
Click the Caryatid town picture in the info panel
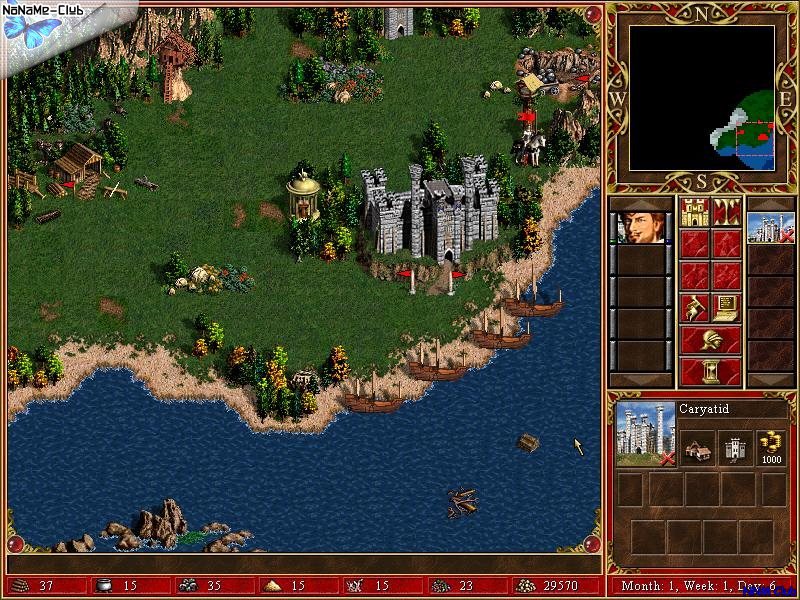pyautogui.click(x=645, y=433)
